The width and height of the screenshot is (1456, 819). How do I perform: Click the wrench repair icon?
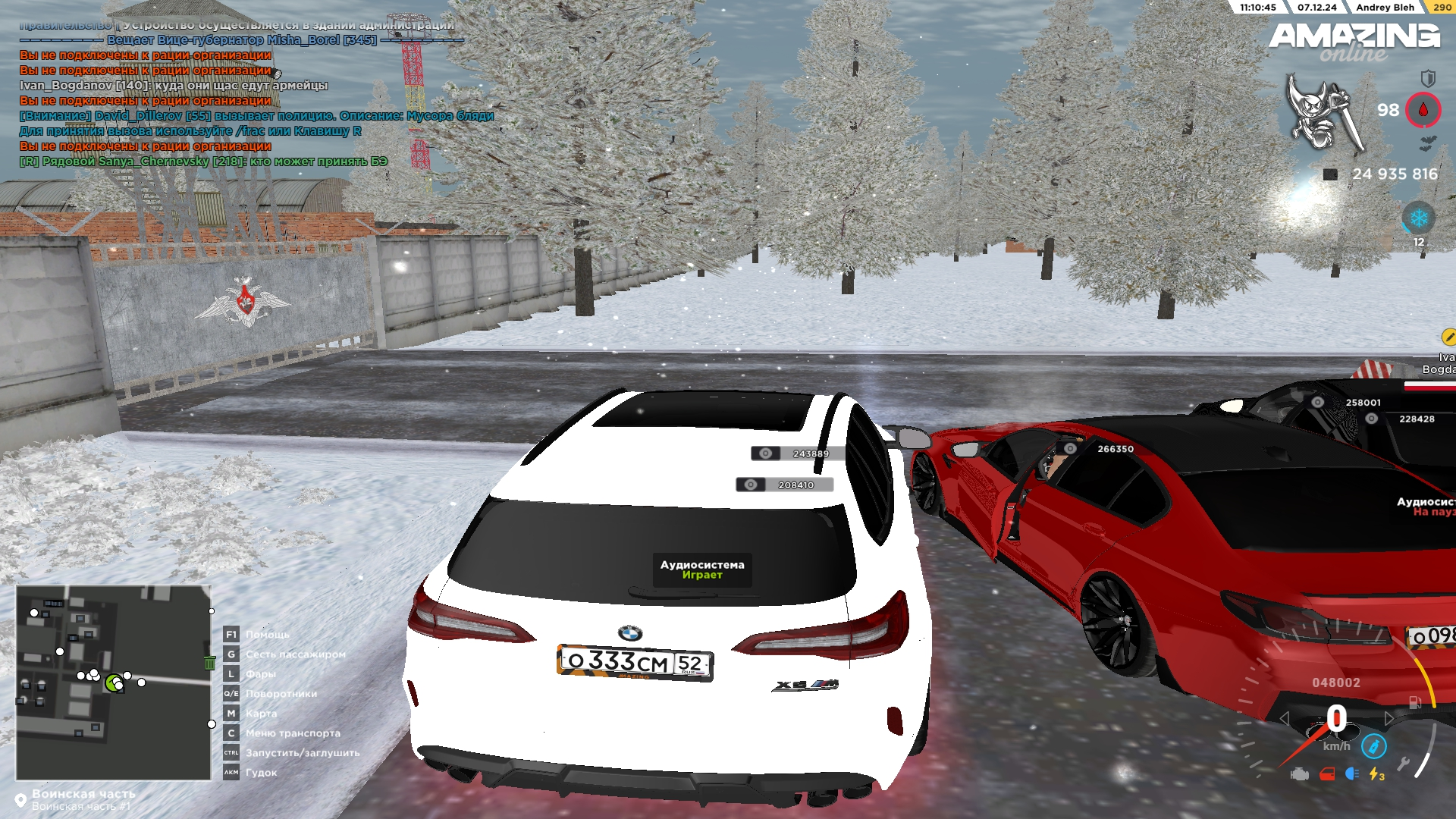click(1404, 764)
